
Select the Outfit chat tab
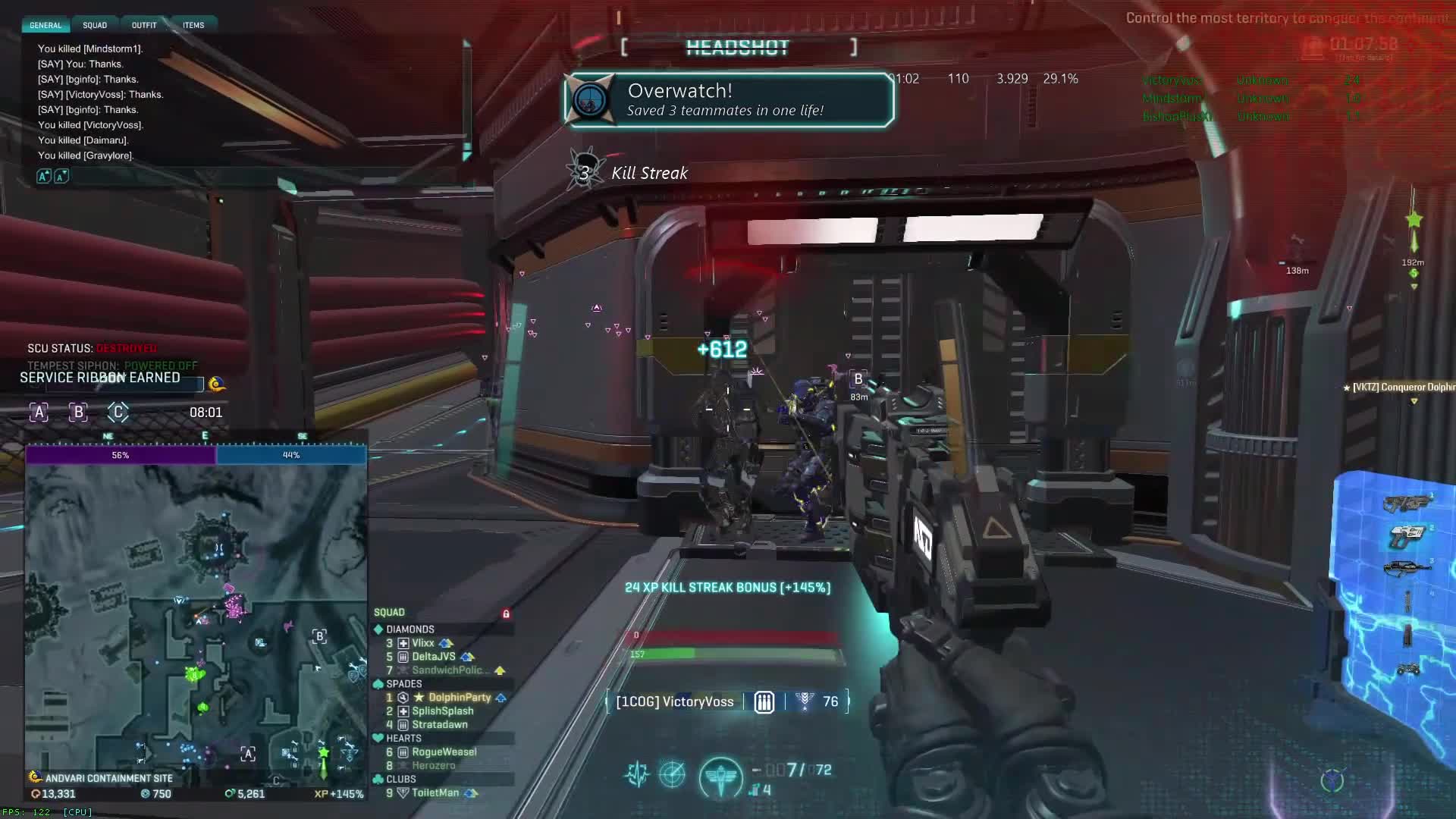pos(144,25)
